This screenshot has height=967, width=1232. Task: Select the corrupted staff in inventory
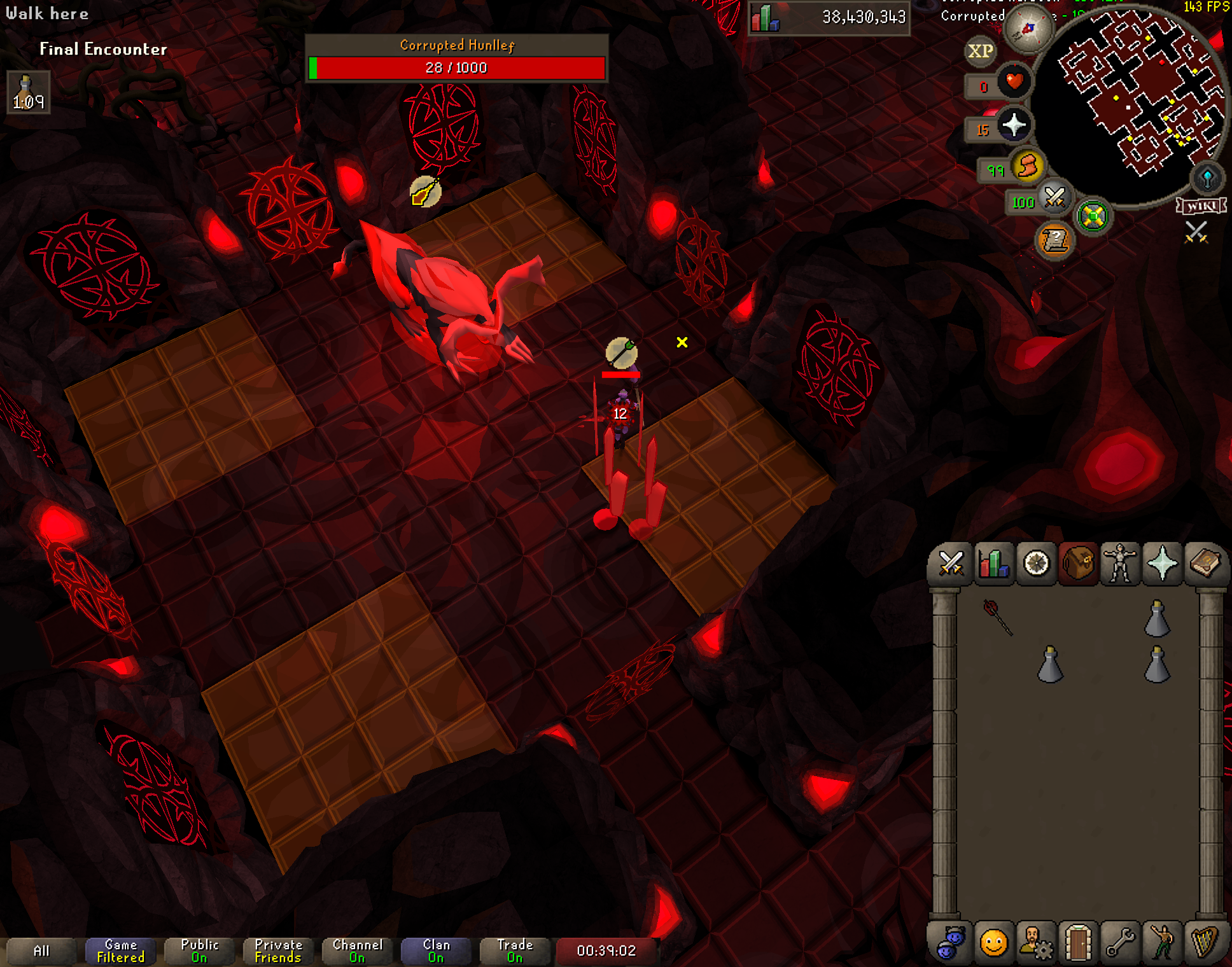[x=997, y=617]
